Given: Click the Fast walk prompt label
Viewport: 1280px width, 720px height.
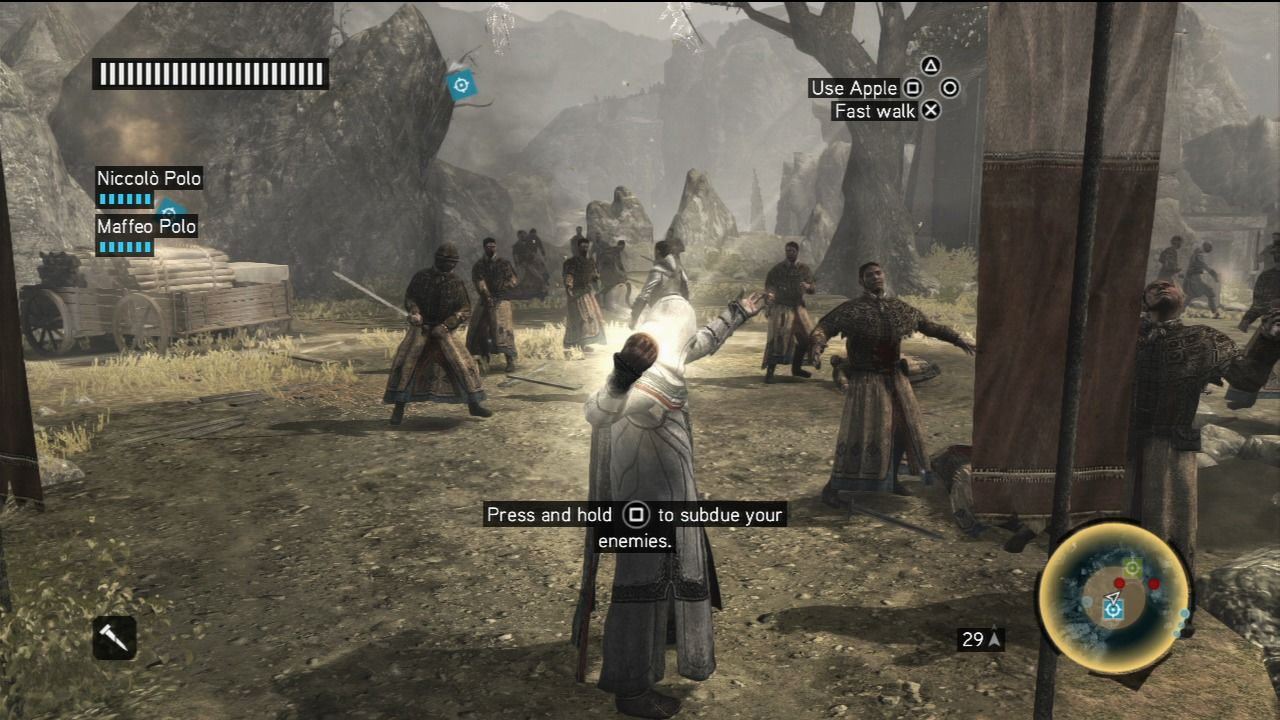Looking at the screenshot, I should 875,110.
